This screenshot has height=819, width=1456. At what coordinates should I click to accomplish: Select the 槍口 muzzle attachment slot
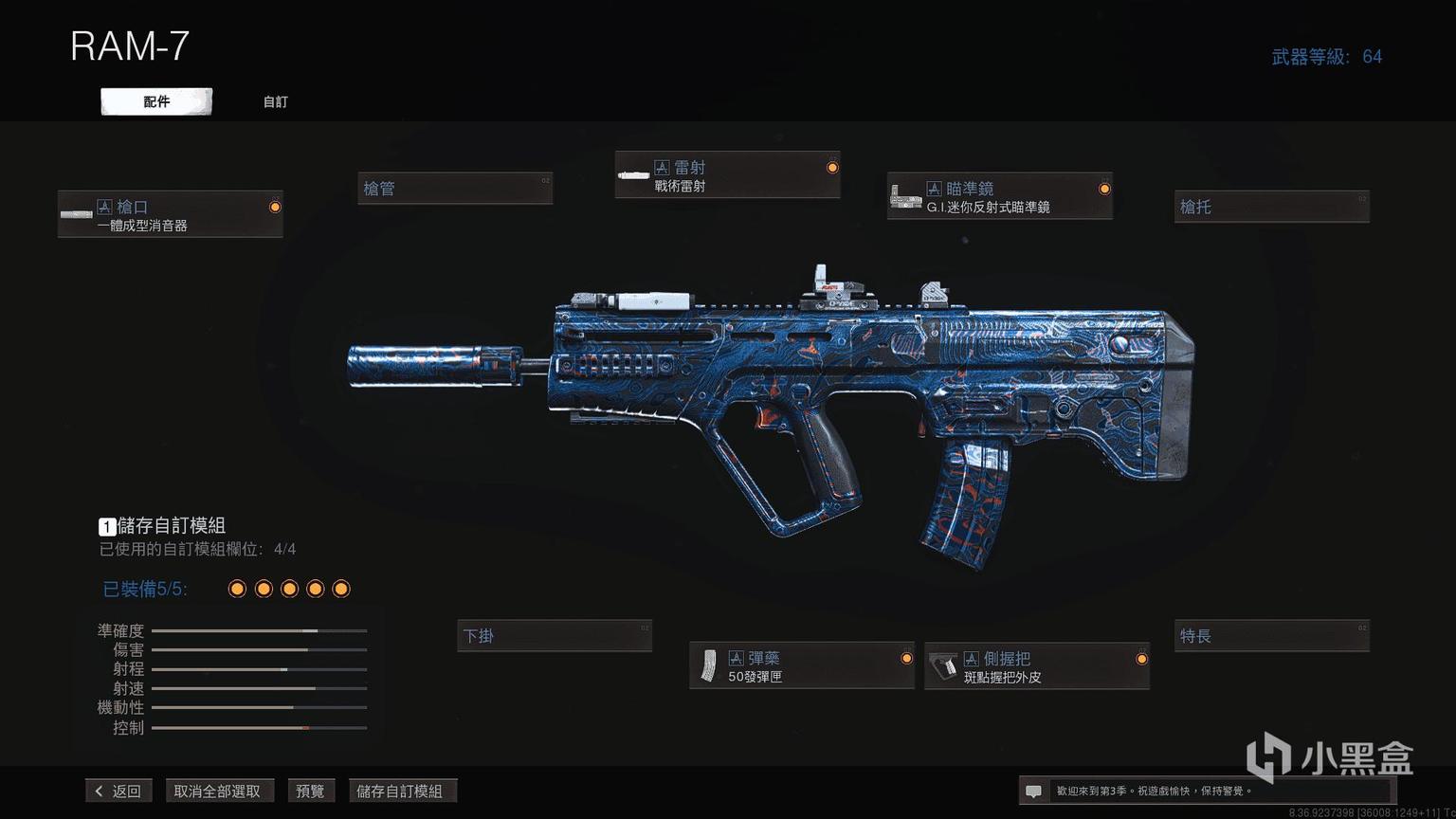coord(171,214)
